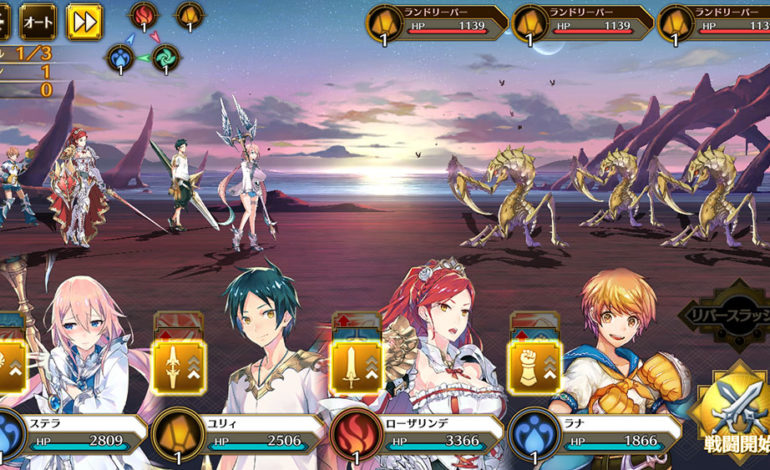The height and width of the screenshot is (470, 770).
Task: Choose the ローザリンデ character portrait
Action: pos(440,330)
